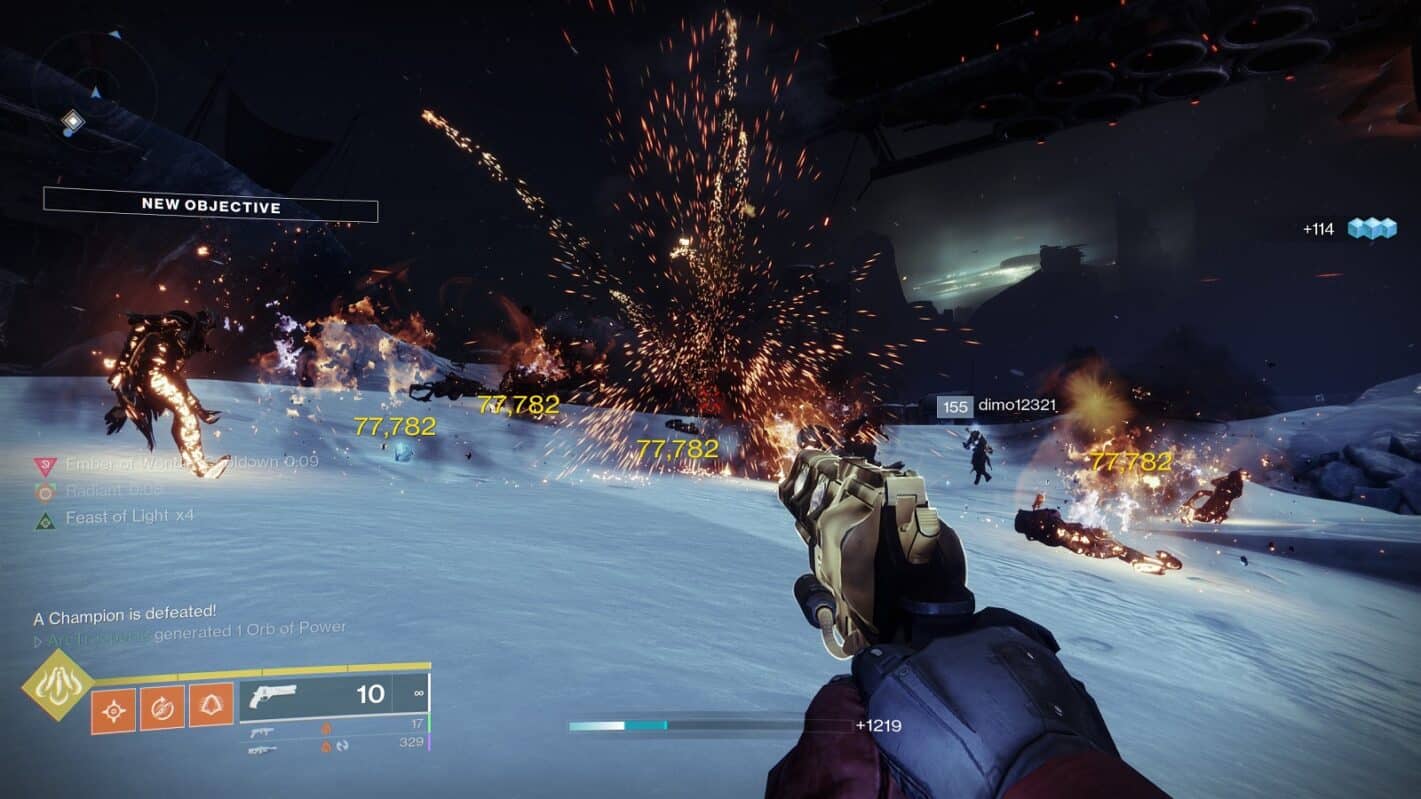Select the Radiant buff icon
This screenshot has width=1421, height=799.
coord(45,492)
